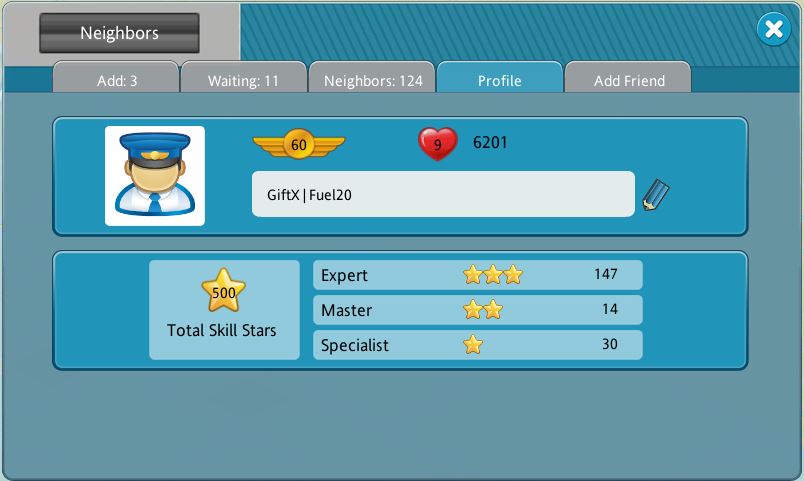Click the GiftX | Fuel20 status field
This screenshot has width=804, height=481.
pos(443,194)
